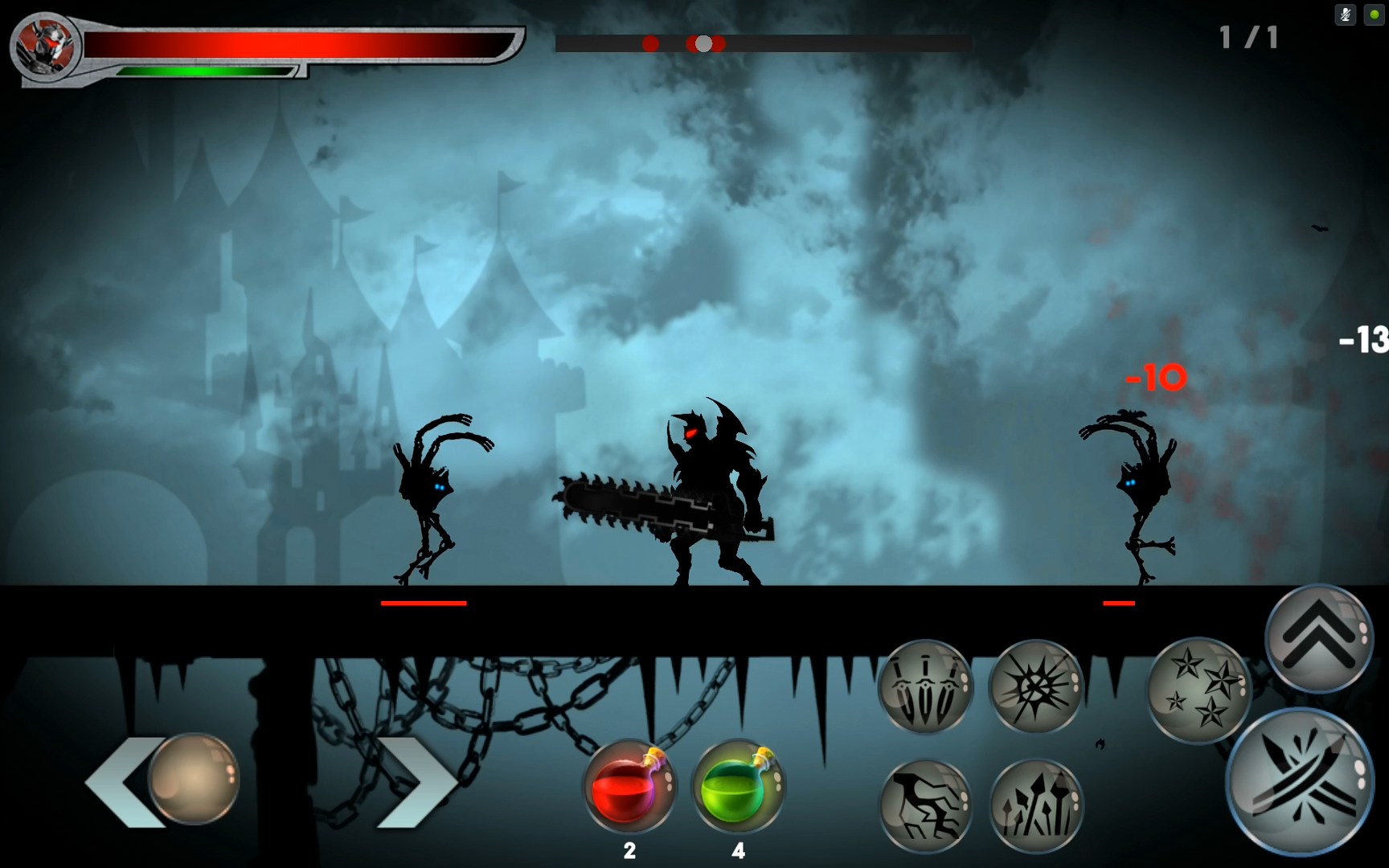
Task: Activate the cracked ground skill
Action: (x=925, y=804)
